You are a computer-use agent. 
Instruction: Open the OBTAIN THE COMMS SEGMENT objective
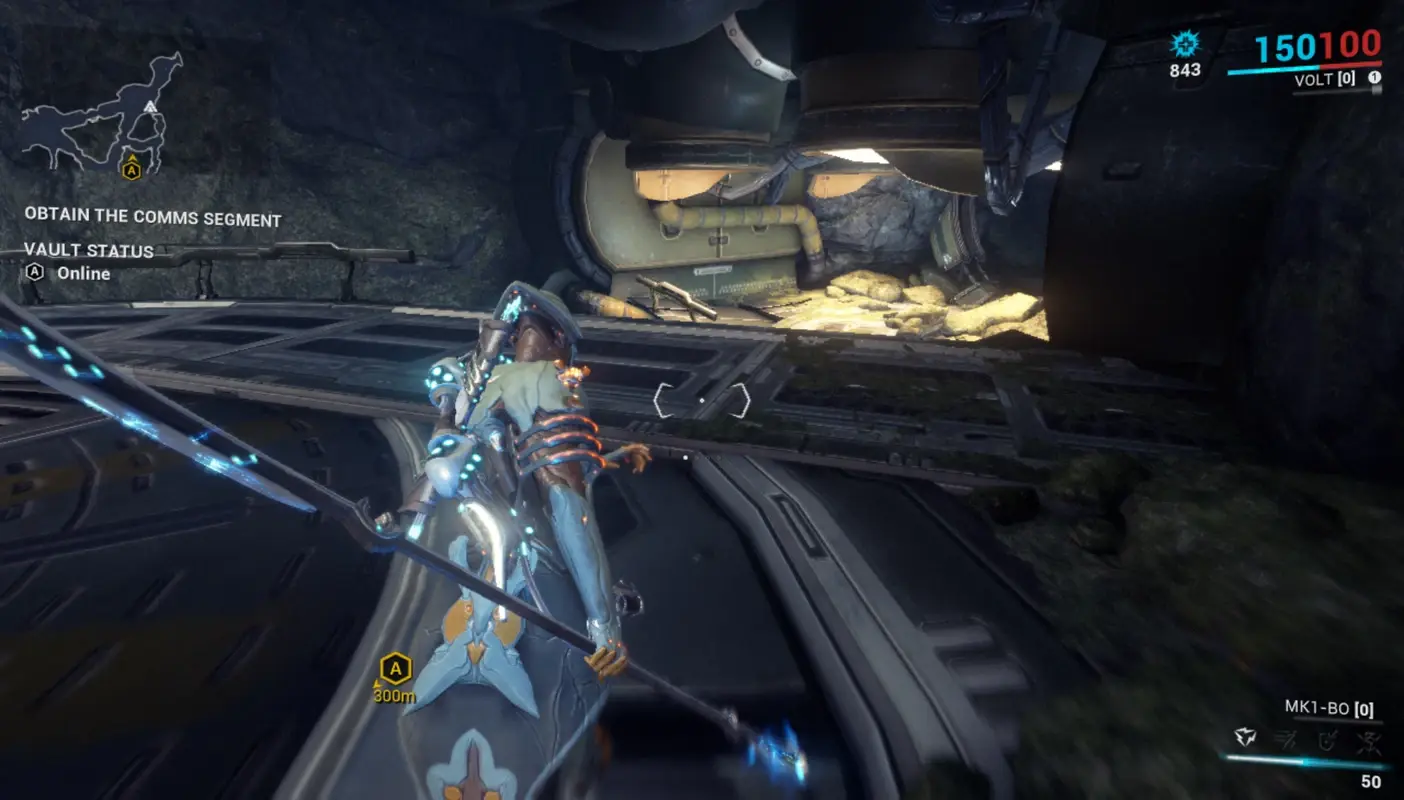(x=153, y=218)
